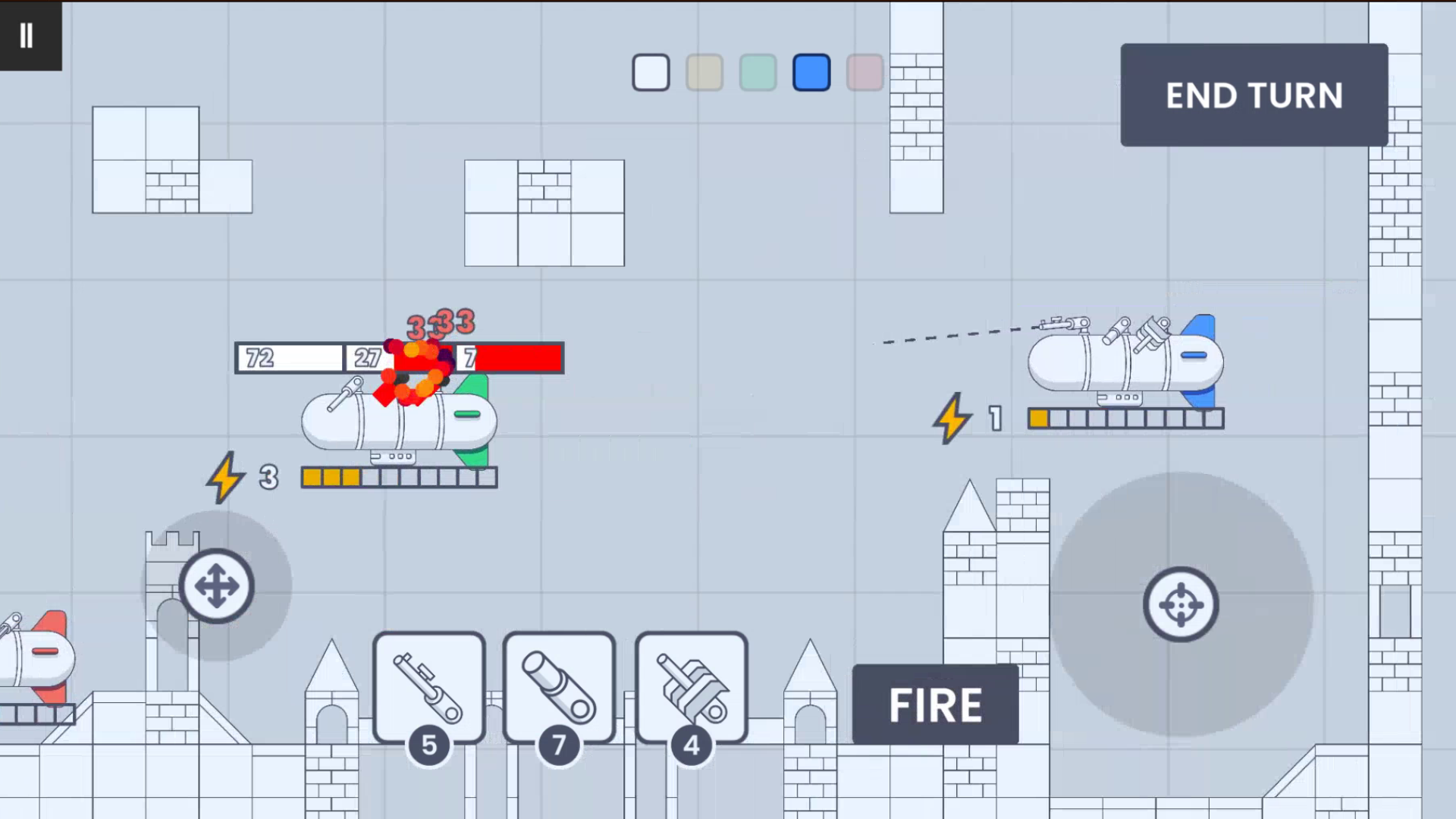Select the blue color swatch
Viewport: 1456px width, 819px height.
coord(811,72)
